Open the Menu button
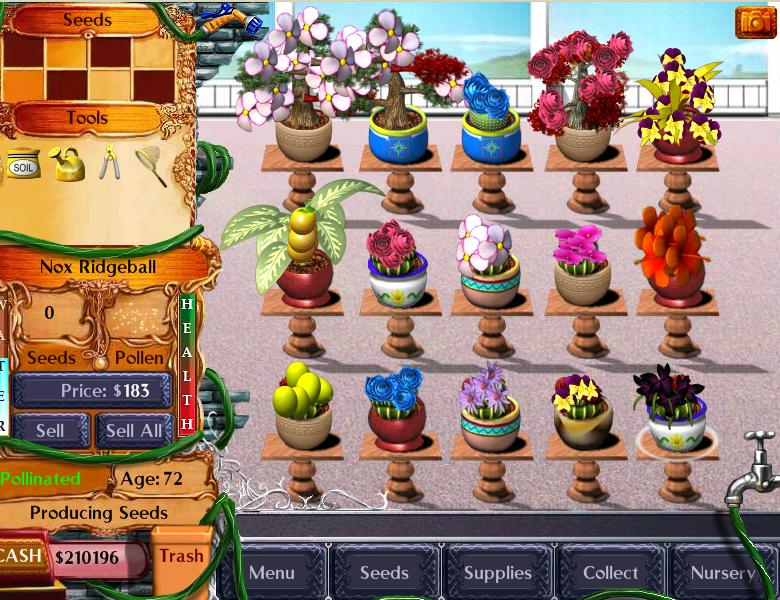The image size is (780, 600). [272, 573]
